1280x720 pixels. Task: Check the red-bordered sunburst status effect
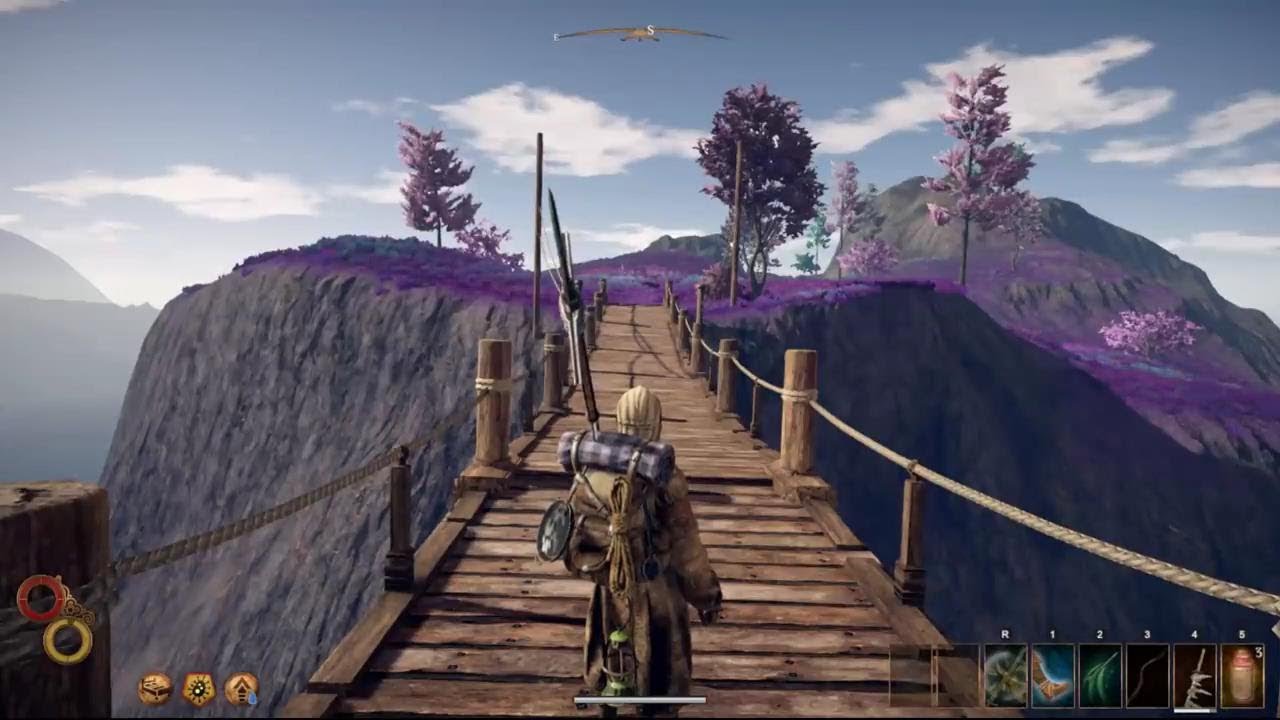click(x=198, y=688)
